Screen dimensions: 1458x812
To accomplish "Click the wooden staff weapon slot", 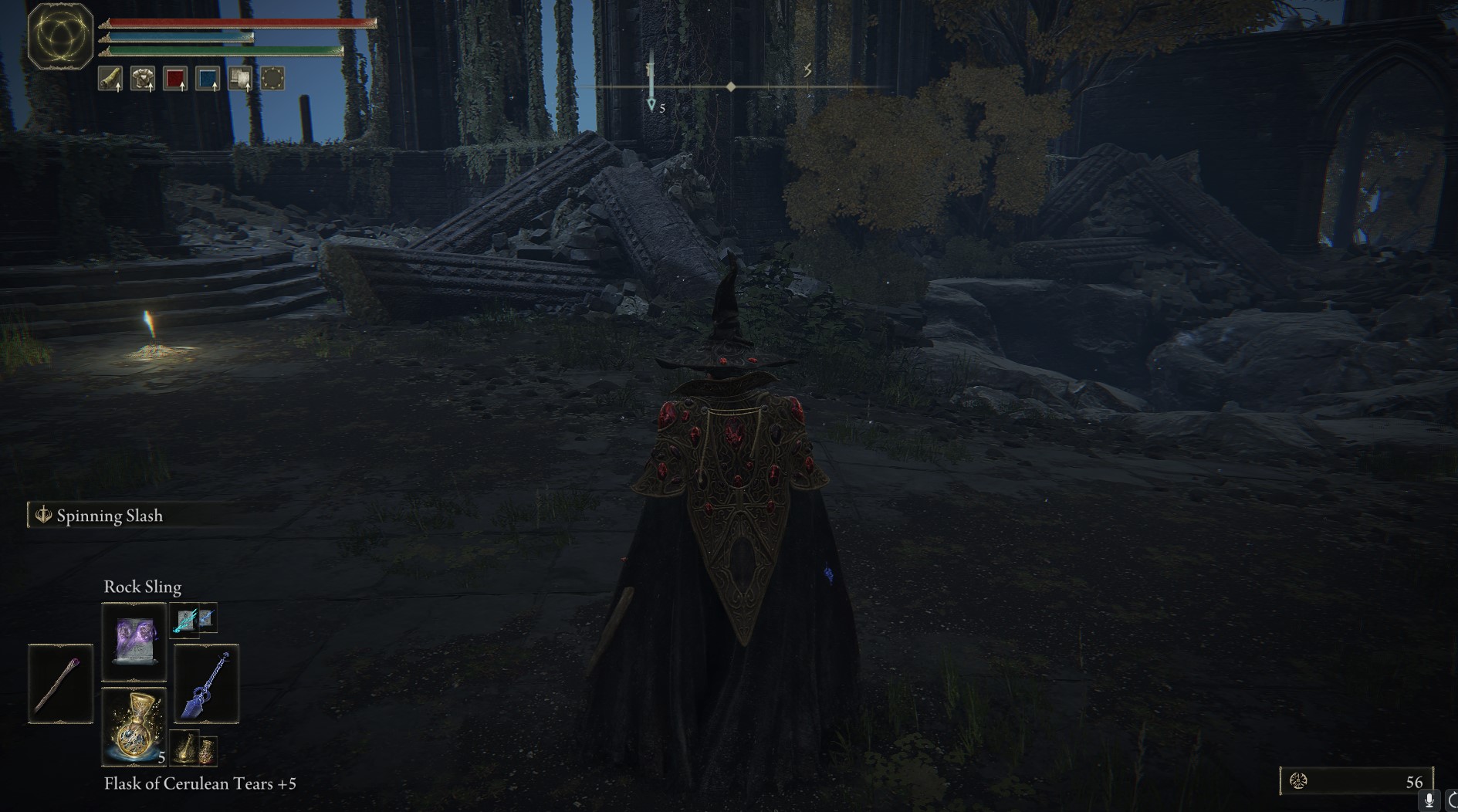I will tap(60, 684).
